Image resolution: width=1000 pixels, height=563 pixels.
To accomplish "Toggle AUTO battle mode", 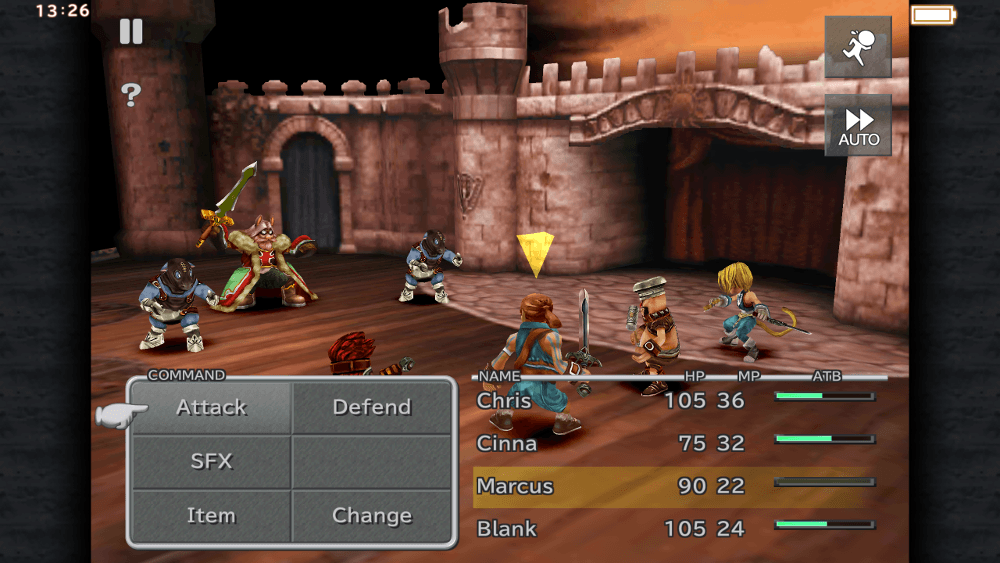I will tap(857, 125).
